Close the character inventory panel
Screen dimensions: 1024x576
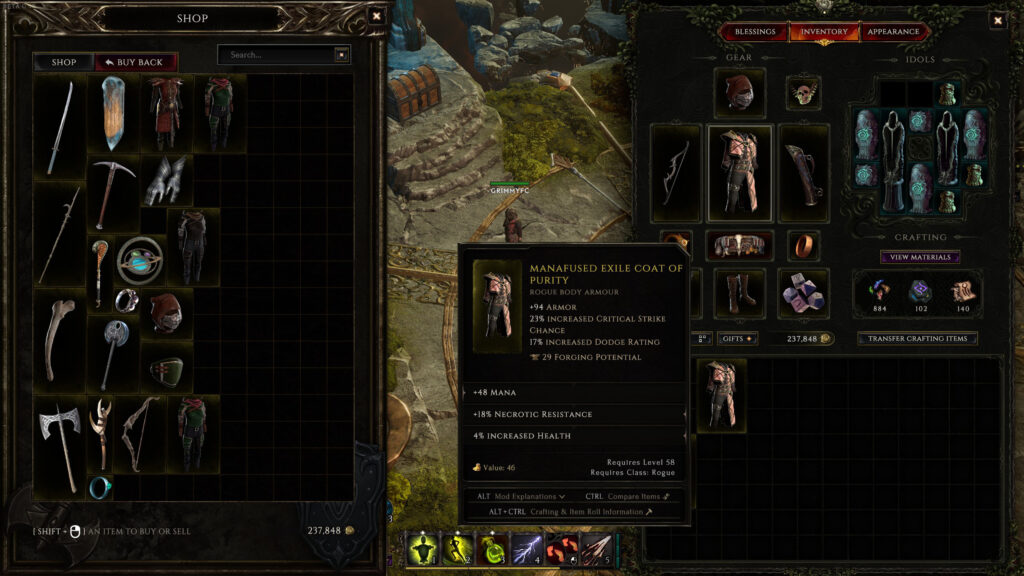pyautogui.click(x=997, y=20)
